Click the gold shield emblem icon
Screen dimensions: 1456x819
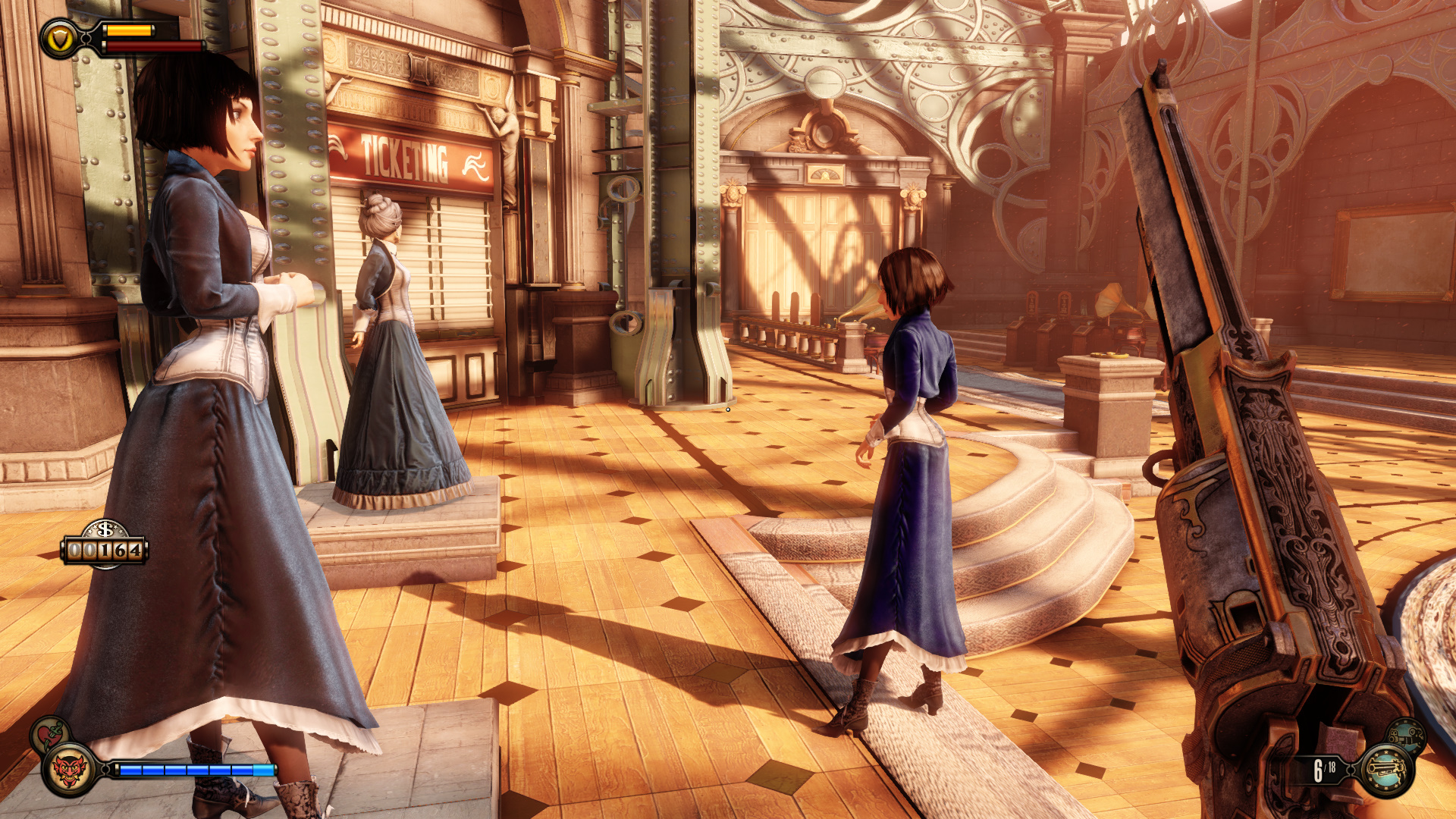tap(60, 38)
